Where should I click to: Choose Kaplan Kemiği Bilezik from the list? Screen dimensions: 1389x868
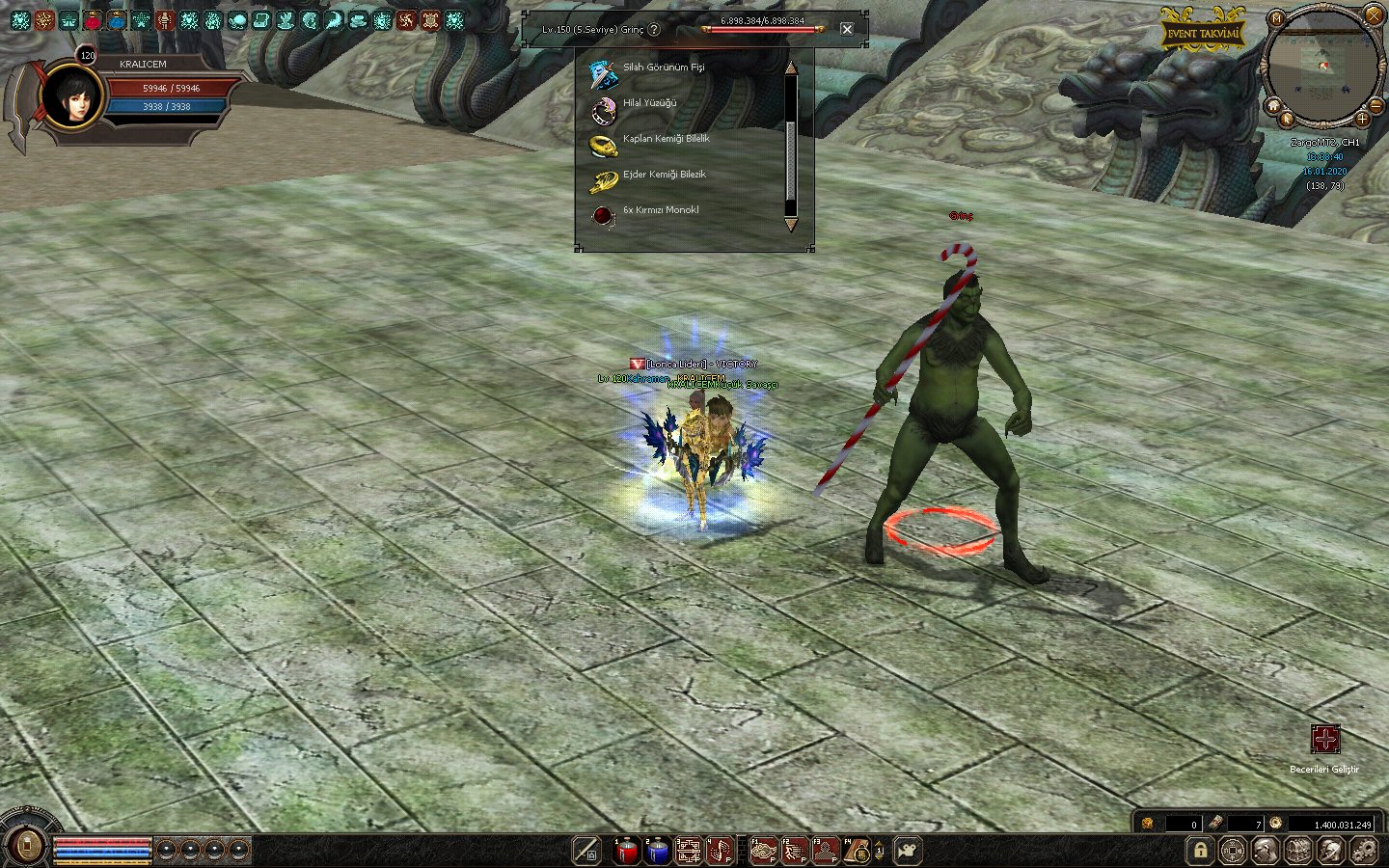[x=666, y=139]
